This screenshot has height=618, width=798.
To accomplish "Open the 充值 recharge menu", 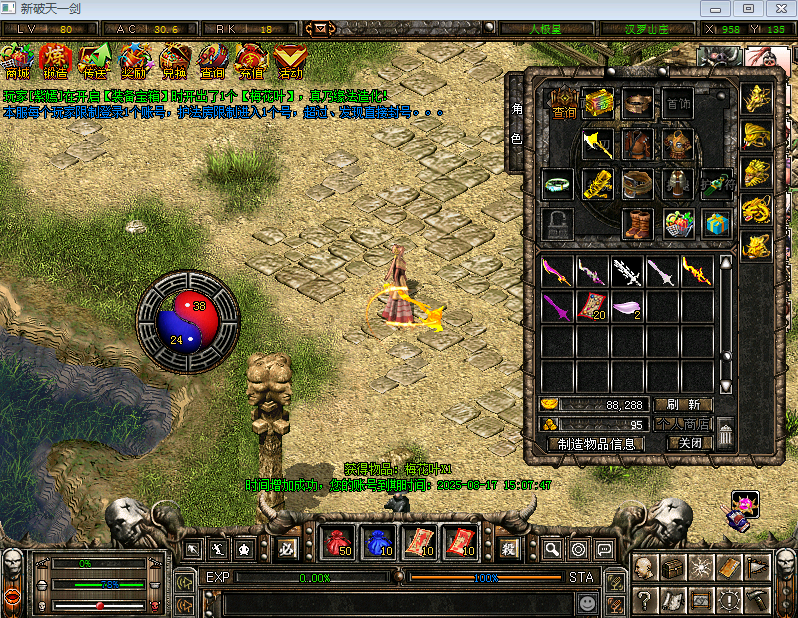I will tap(251, 61).
